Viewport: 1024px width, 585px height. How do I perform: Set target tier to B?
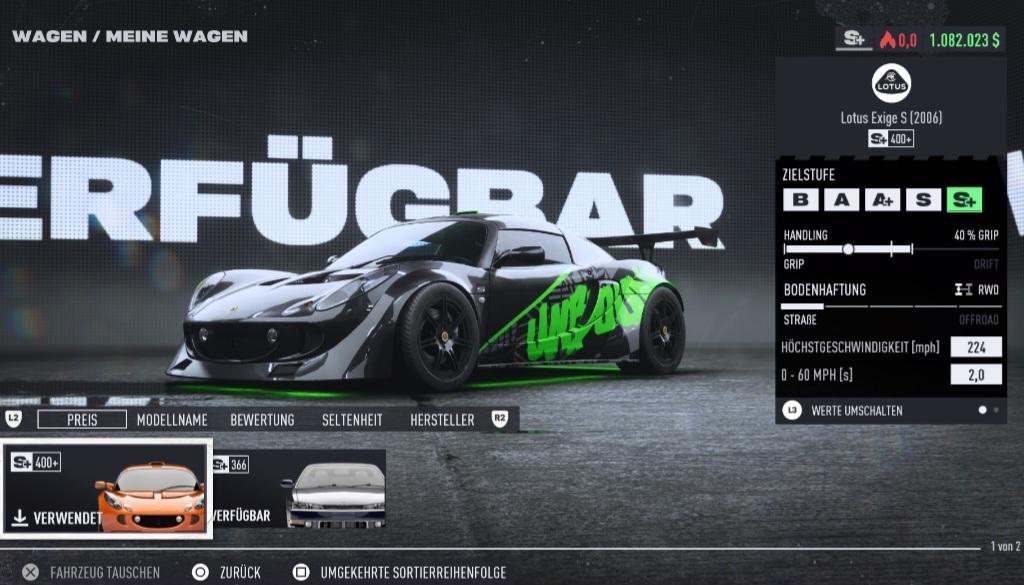[x=799, y=200]
